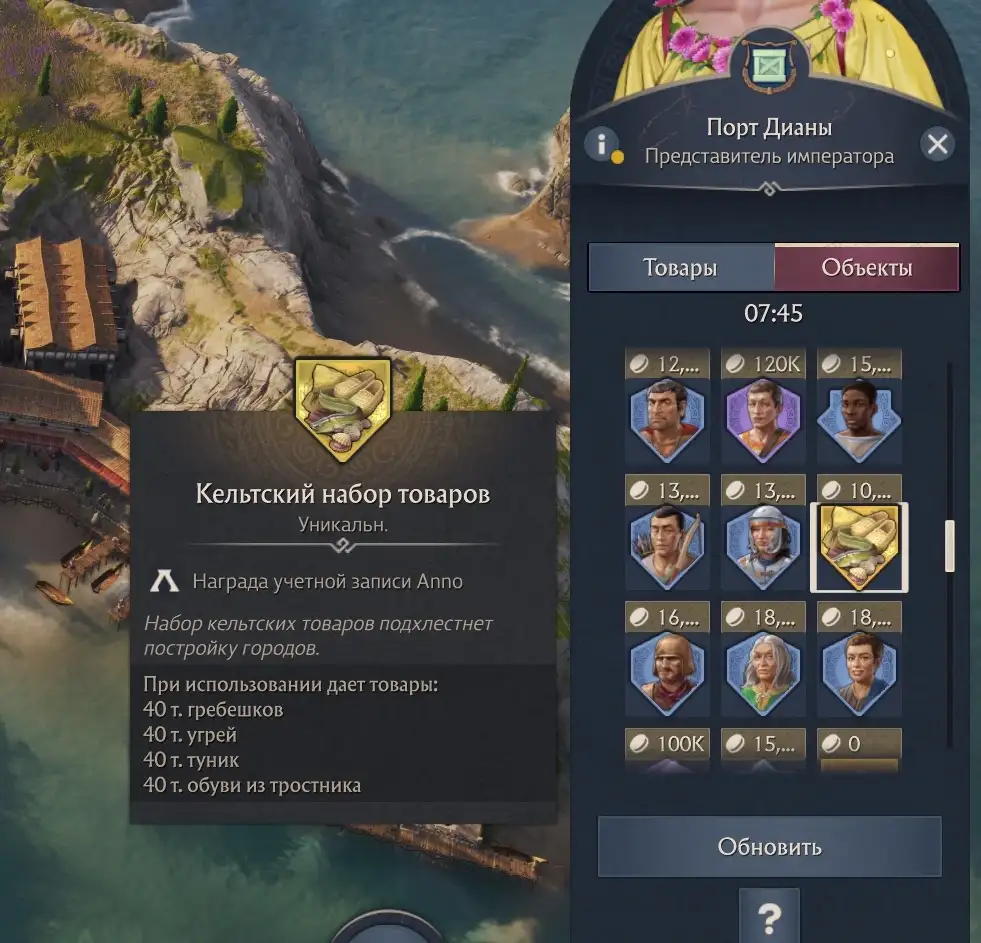This screenshot has height=943, width=981.
Task: Select the helmeted legionary specialist portrait
Action: click(x=764, y=547)
